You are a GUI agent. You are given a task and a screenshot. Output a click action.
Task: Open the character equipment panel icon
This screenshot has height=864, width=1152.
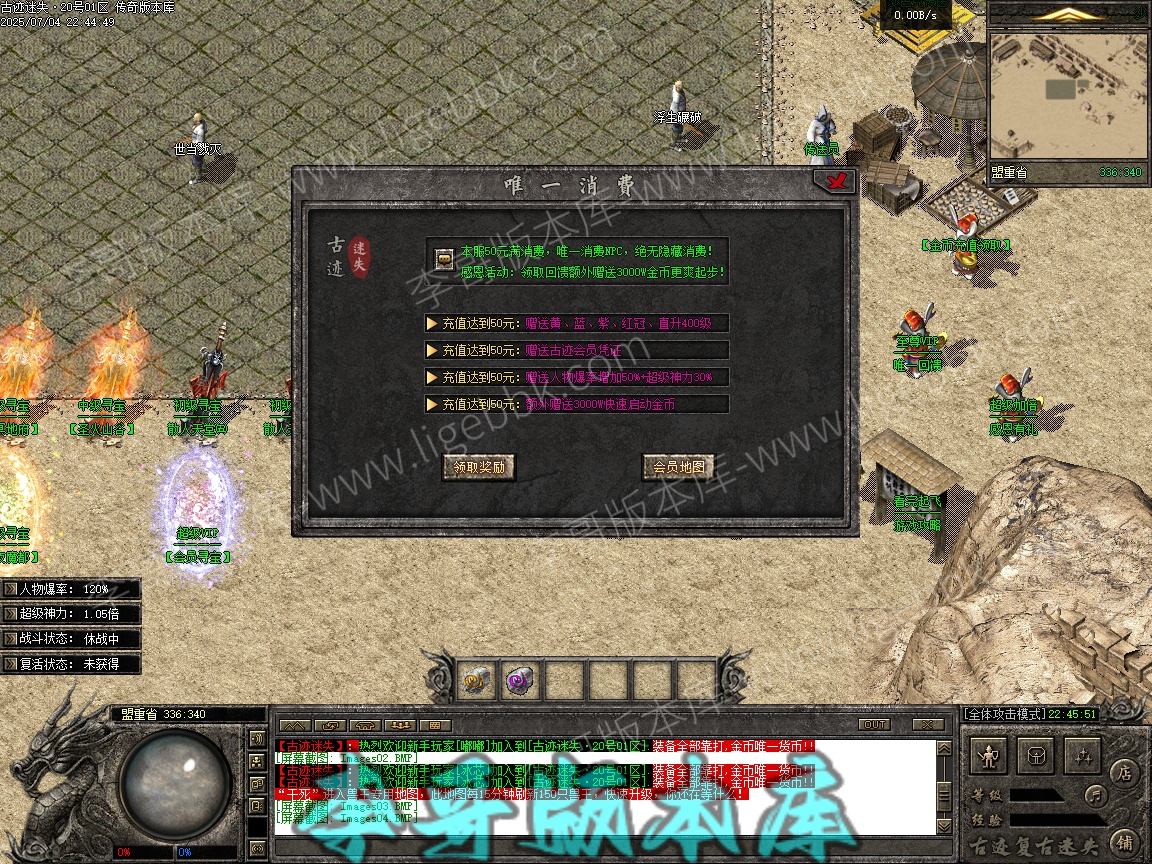click(x=990, y=756)
